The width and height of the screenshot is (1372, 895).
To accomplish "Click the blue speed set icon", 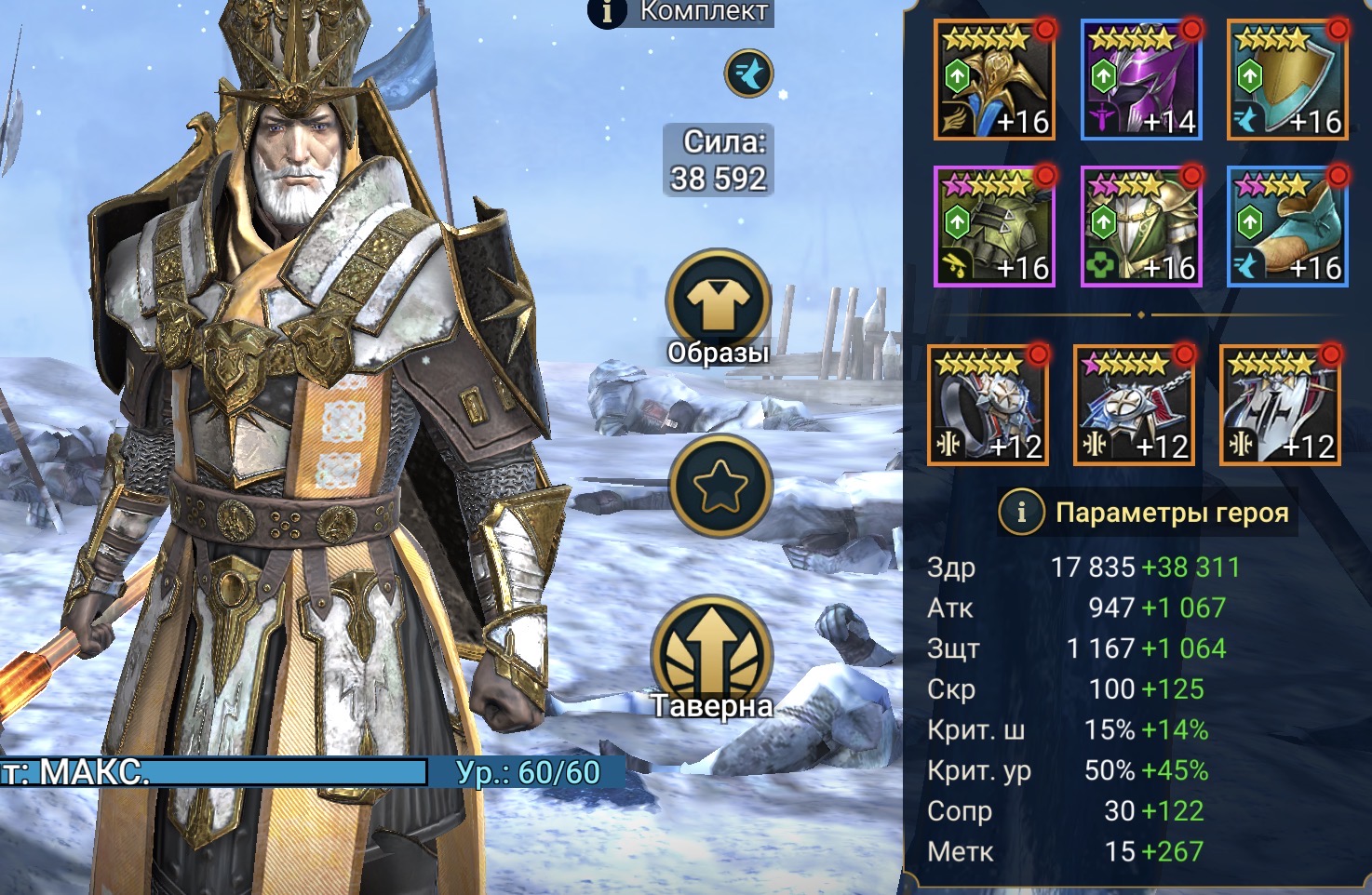I will tap(748, 73).
